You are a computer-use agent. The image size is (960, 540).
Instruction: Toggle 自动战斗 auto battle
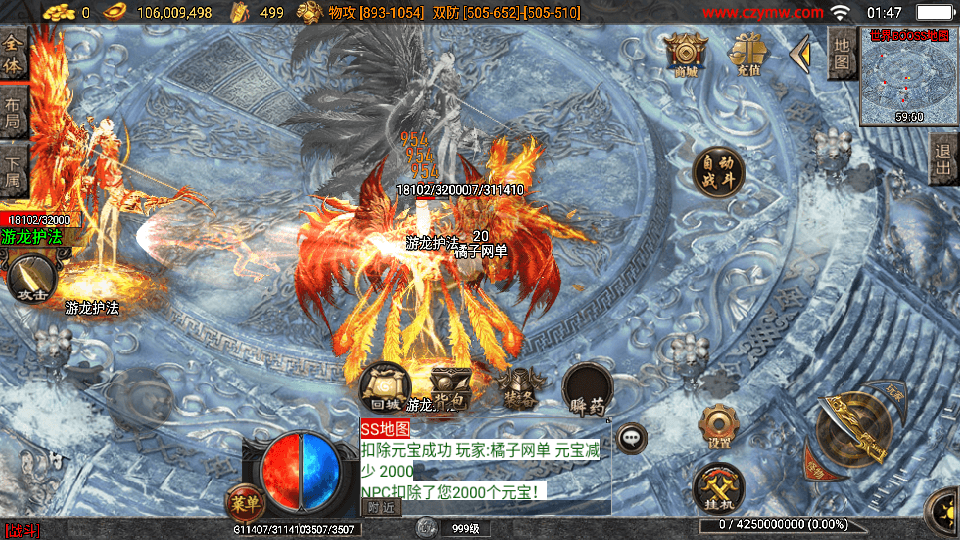click(x=719, y=172)
